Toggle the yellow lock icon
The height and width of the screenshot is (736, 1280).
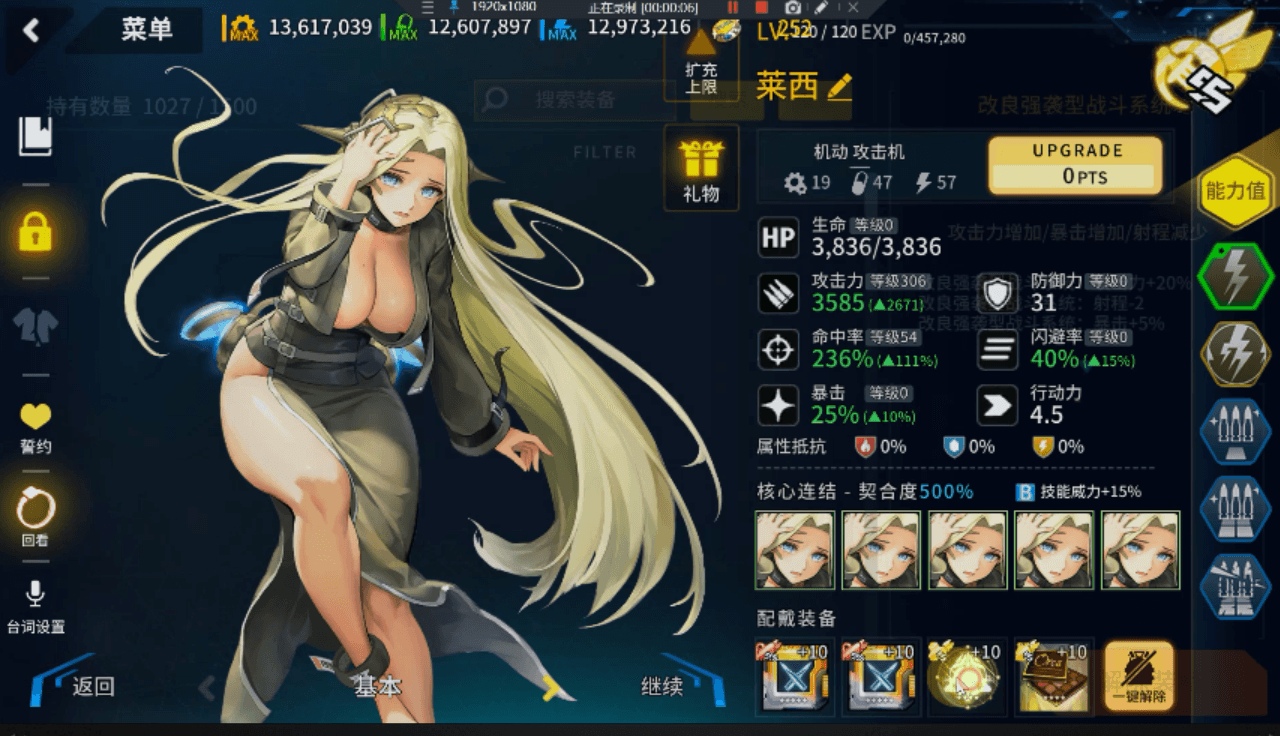(35, 231)
